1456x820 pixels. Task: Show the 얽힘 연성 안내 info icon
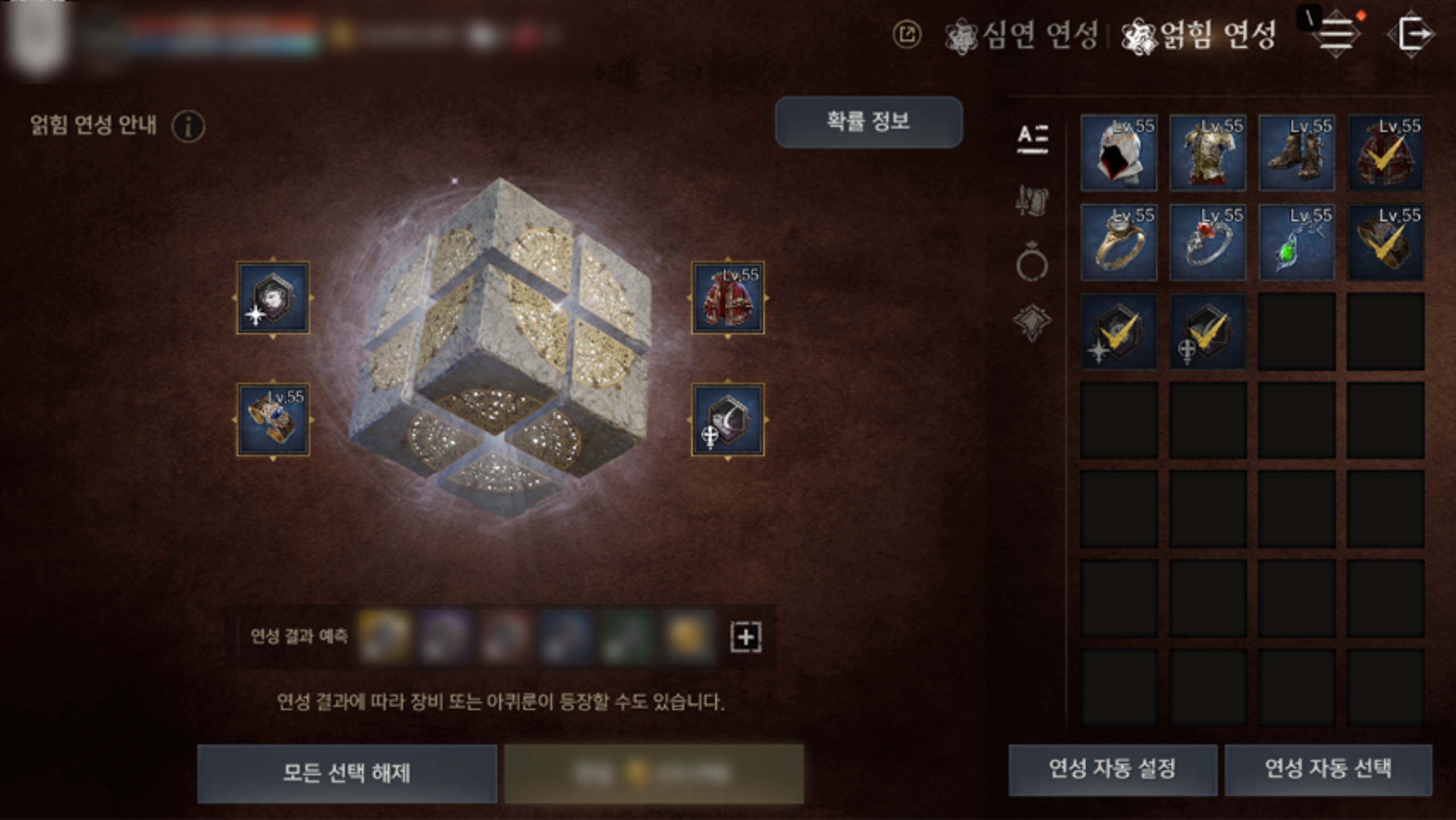click(188, 126)
